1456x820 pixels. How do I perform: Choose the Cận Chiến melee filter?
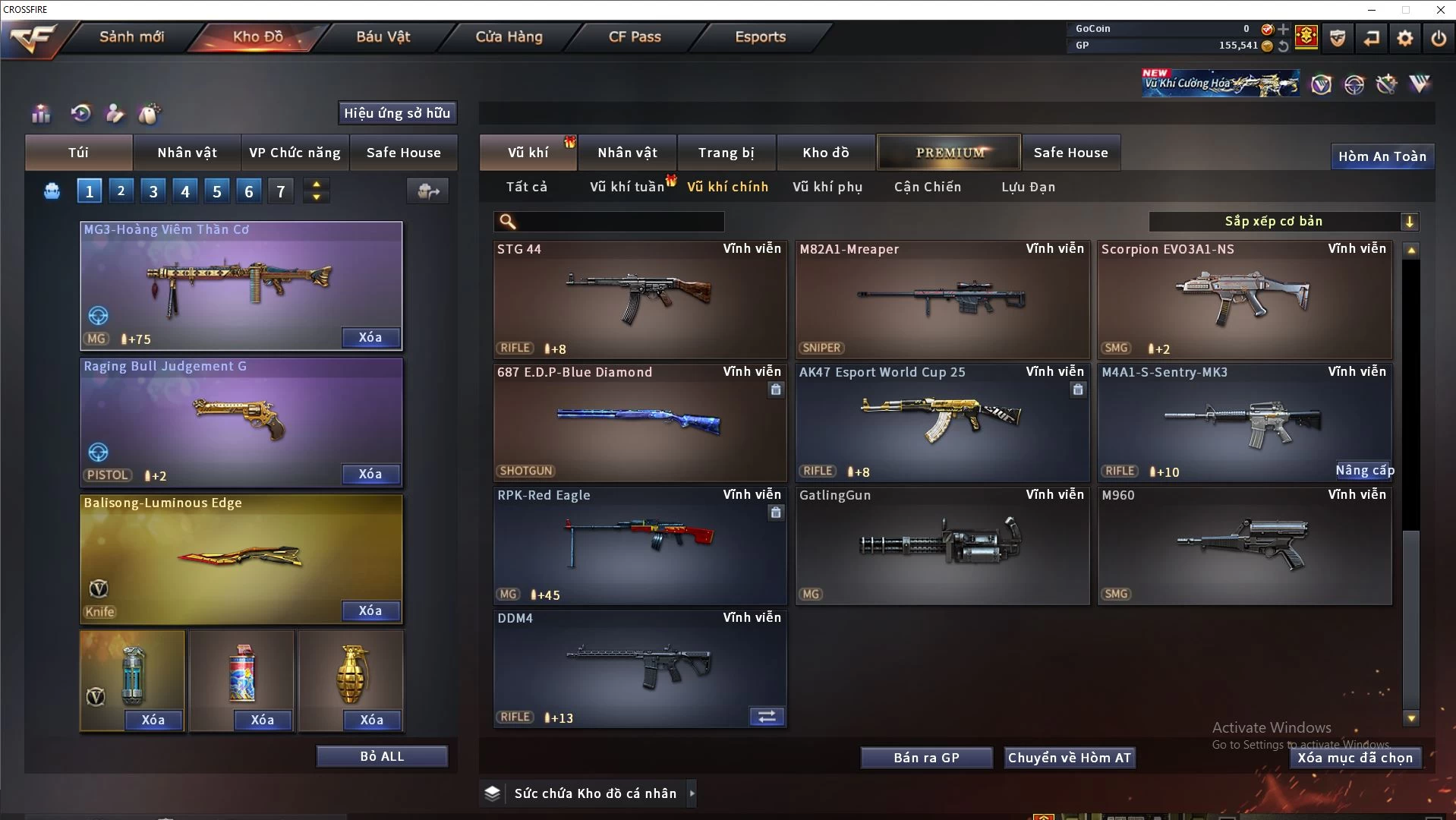click(927, 187)
